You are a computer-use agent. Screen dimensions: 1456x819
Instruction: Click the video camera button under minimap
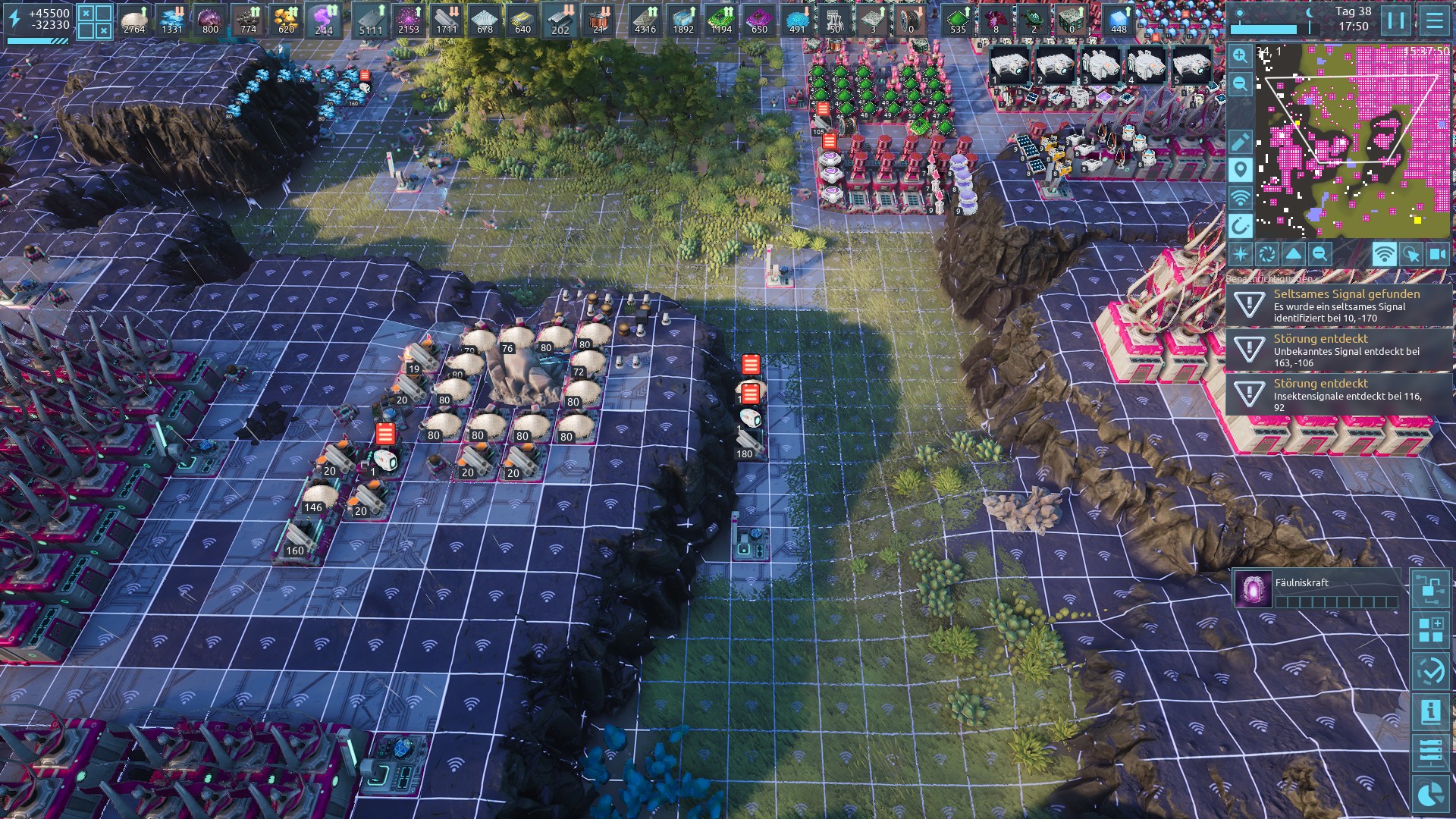pyautogui.click(x=1437, y=254)
